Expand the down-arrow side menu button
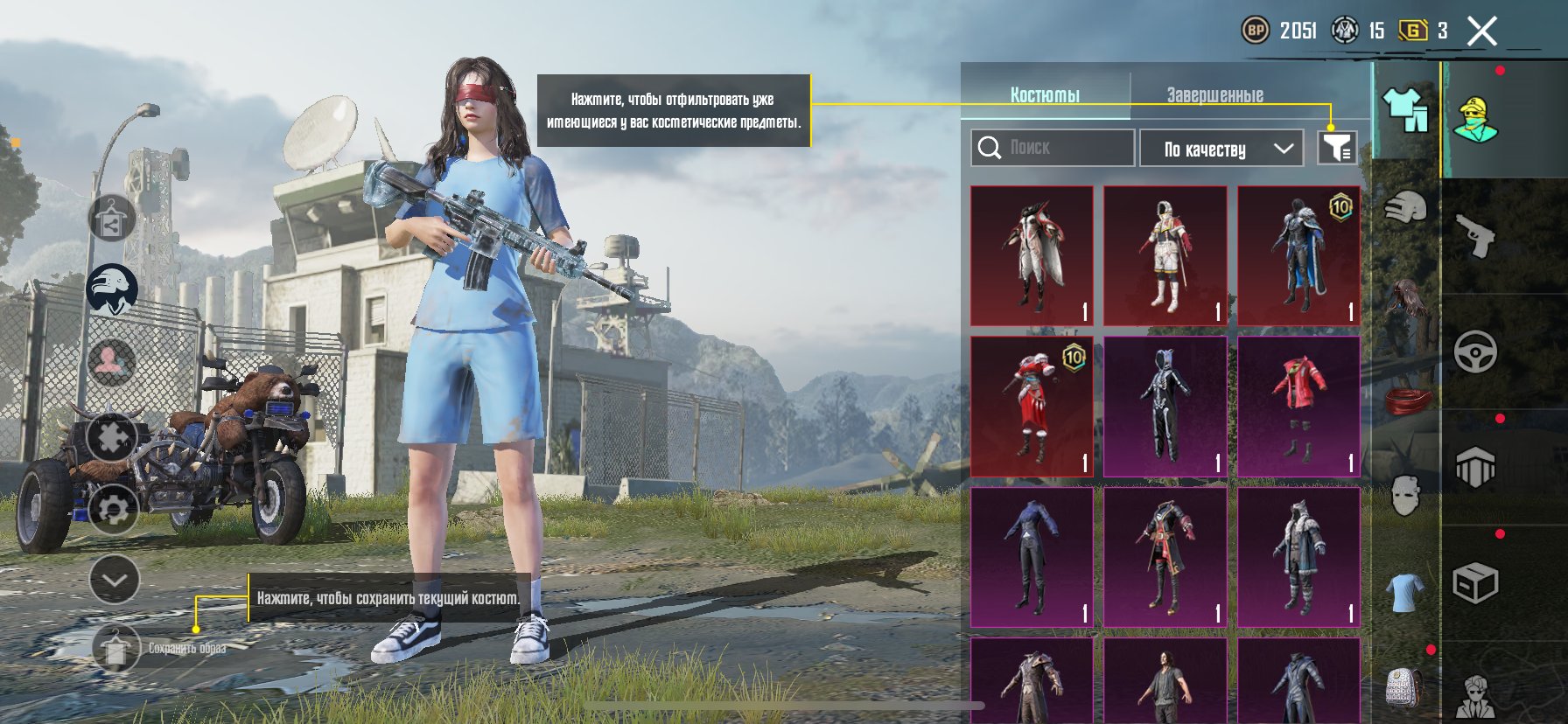Image resolution: width=1568 pixels, height=724 pixels. pyautogui.click(x=115, y=579)
